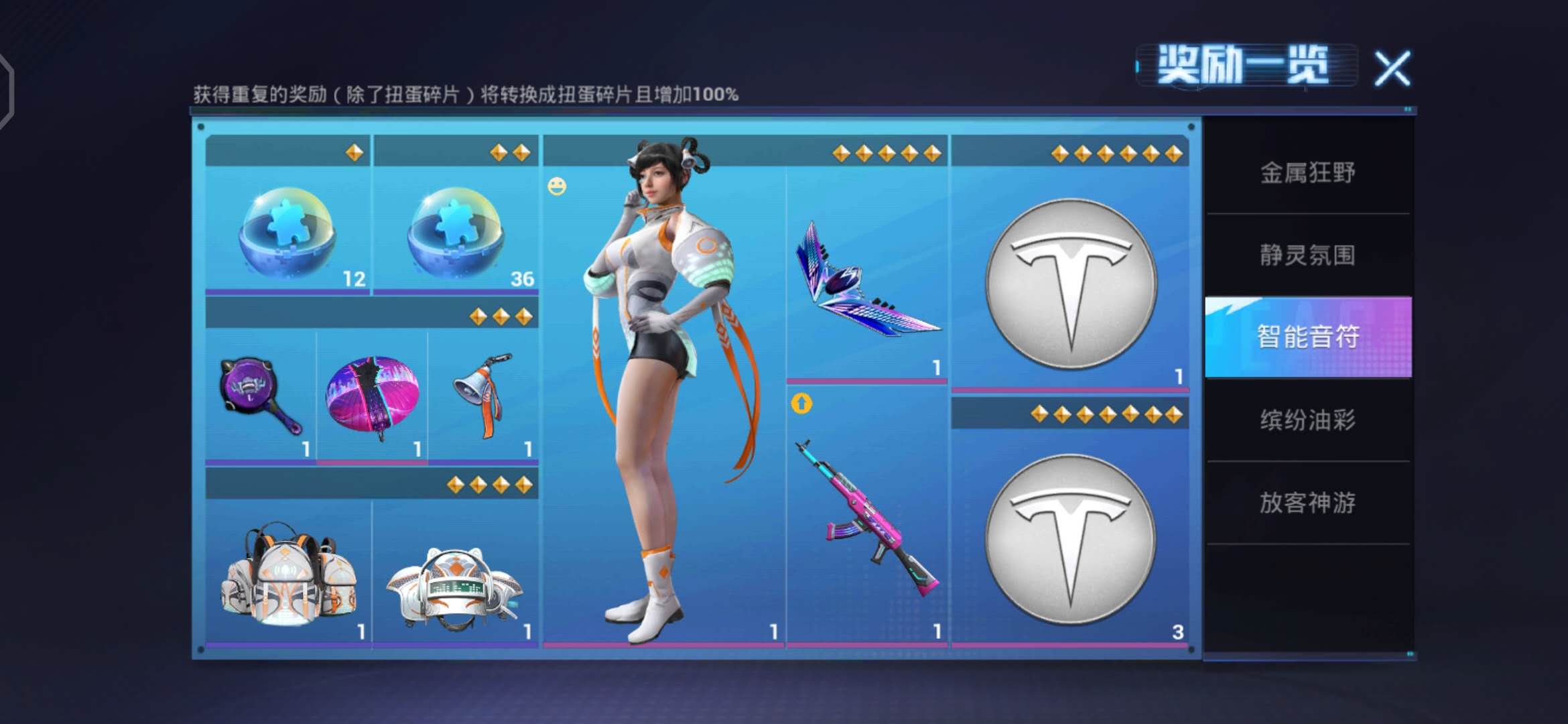Close the rewards overview panel
This screenshot has width=1568, height=724.
(x=1392, y=68)
